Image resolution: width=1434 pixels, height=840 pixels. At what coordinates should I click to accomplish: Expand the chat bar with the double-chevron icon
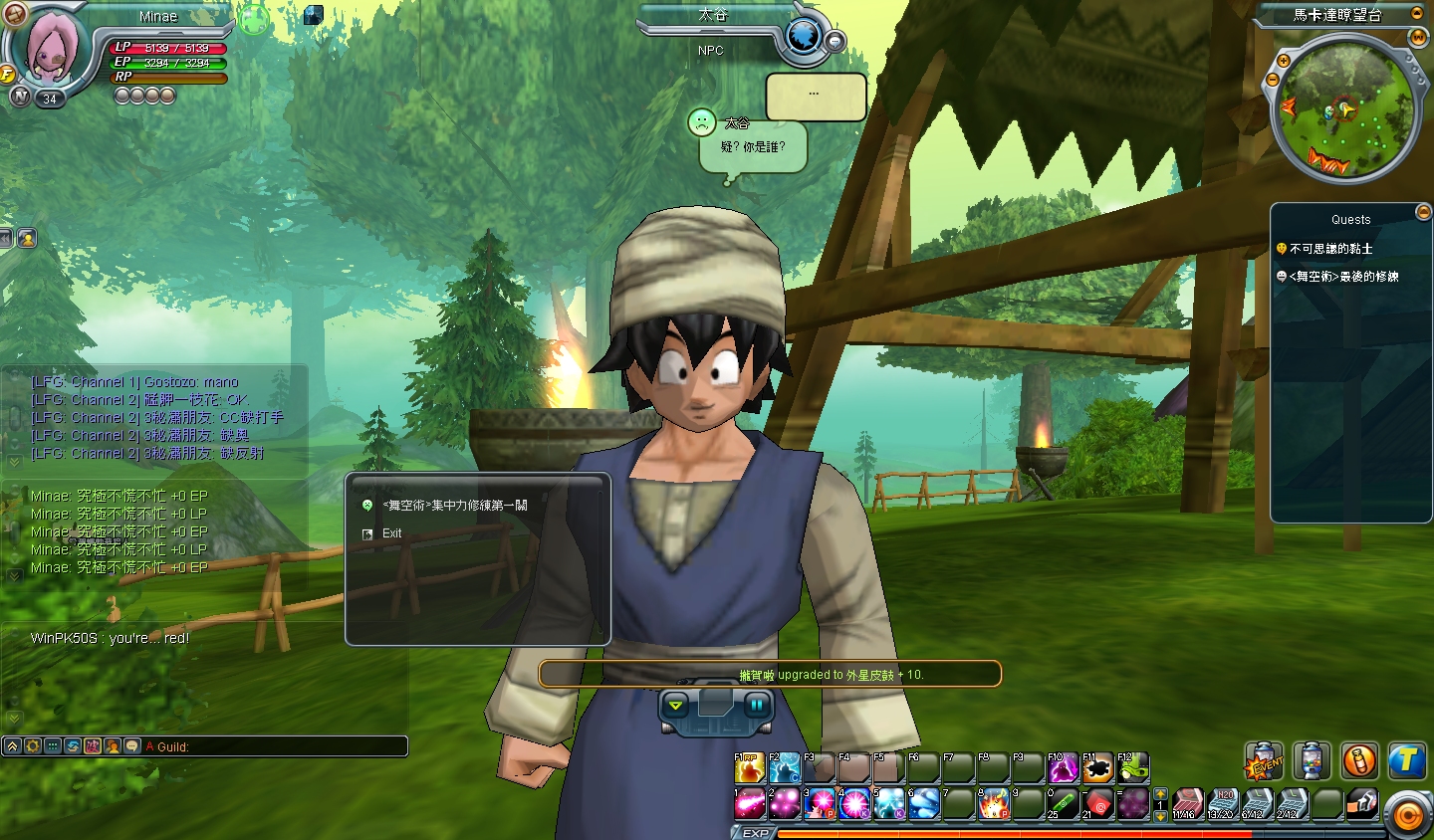(12, 746)
